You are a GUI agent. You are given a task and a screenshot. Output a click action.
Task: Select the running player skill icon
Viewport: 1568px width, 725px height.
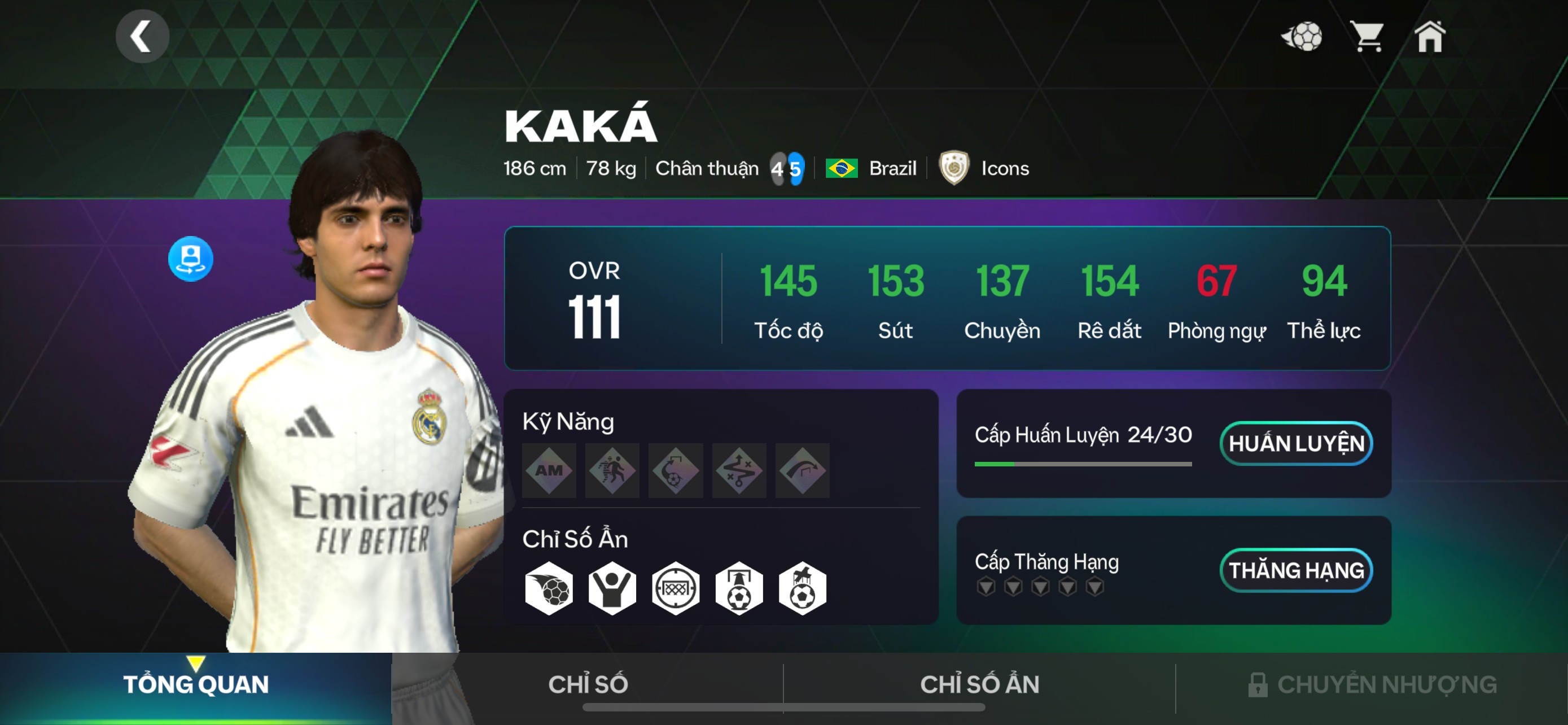click(612, 470)
